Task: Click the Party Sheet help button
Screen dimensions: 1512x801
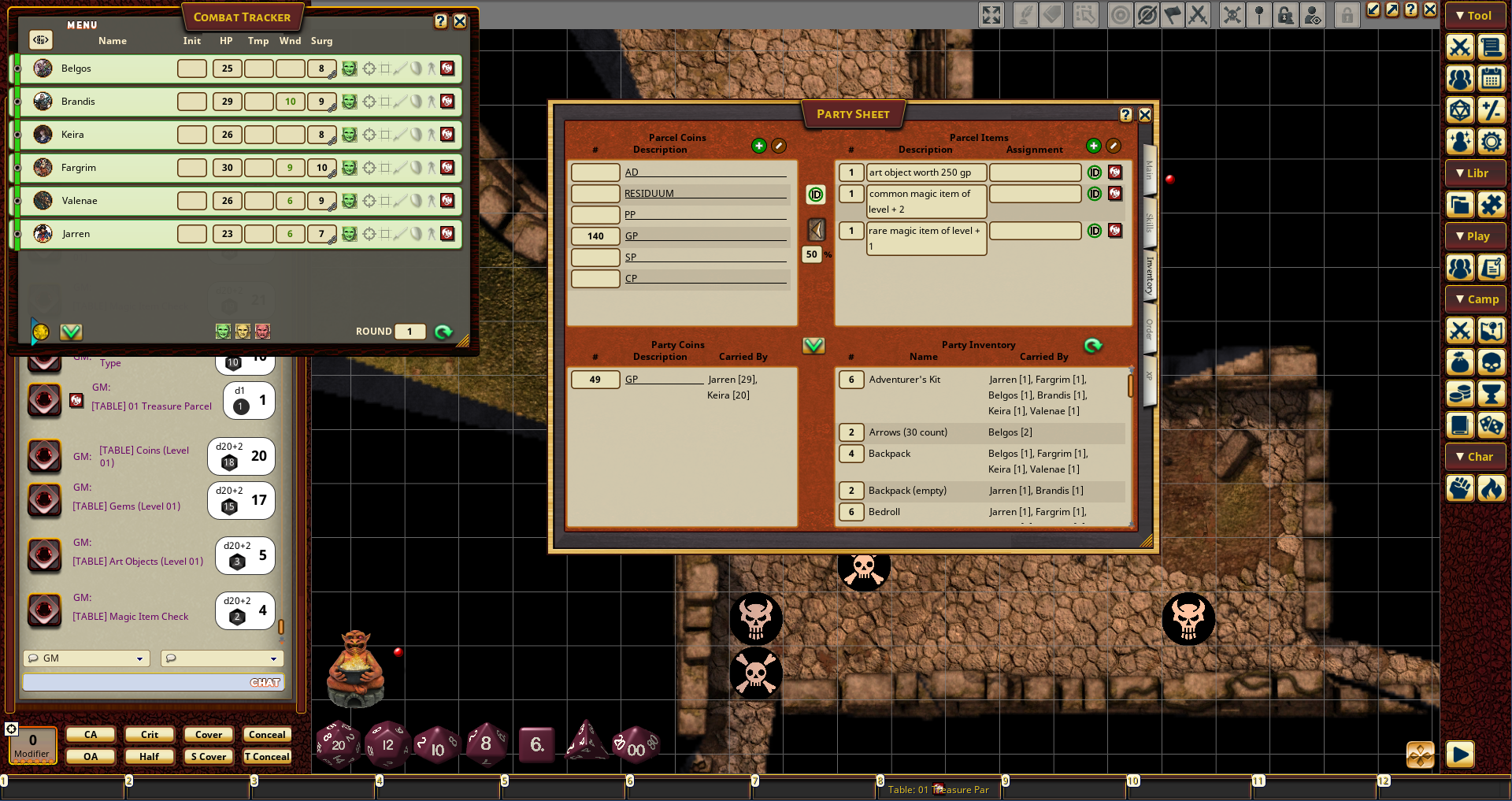Action: coord(1126,115)
